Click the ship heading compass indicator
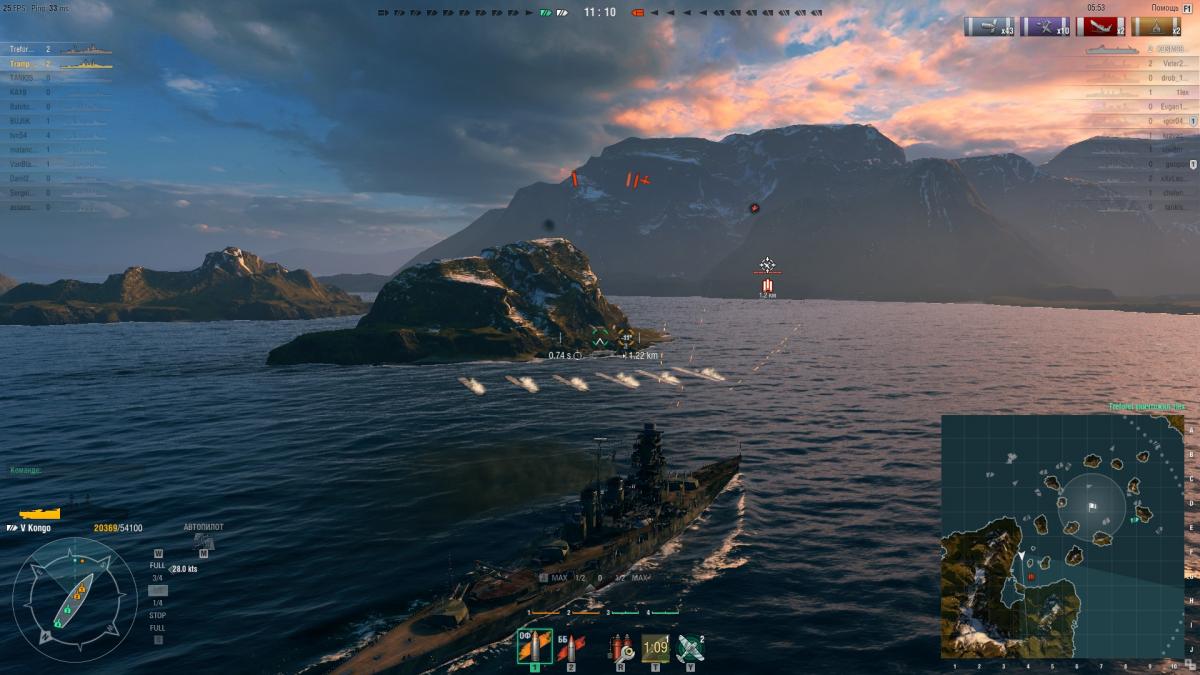Screen dimensions: 1200x675 pyautogui.click(x=74, y=599)
